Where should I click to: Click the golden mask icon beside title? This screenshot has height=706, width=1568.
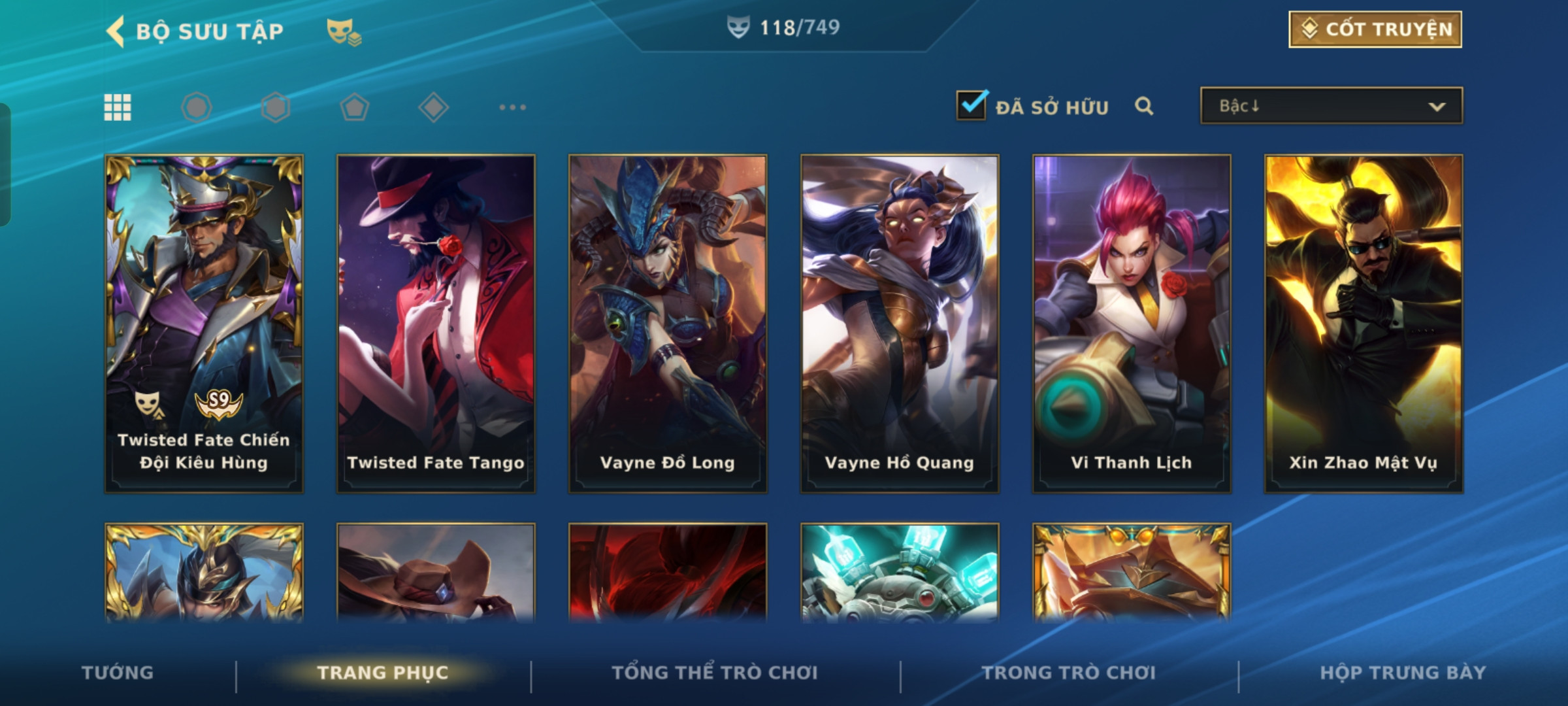pyautogui.click(x=344, y=31)
